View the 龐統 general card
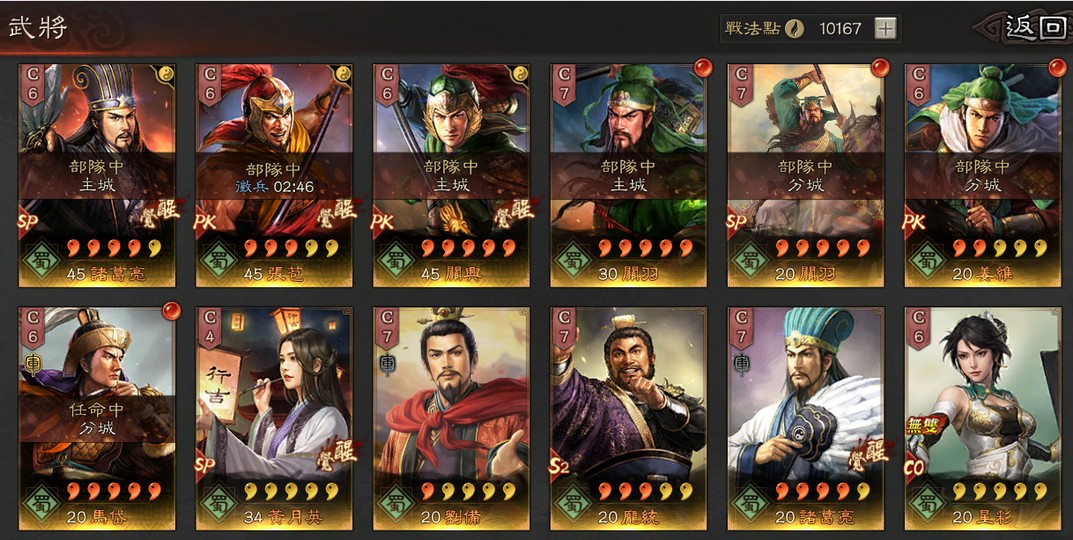The height and width of the screenshot is (540, 1073). (x=628, y=418)
